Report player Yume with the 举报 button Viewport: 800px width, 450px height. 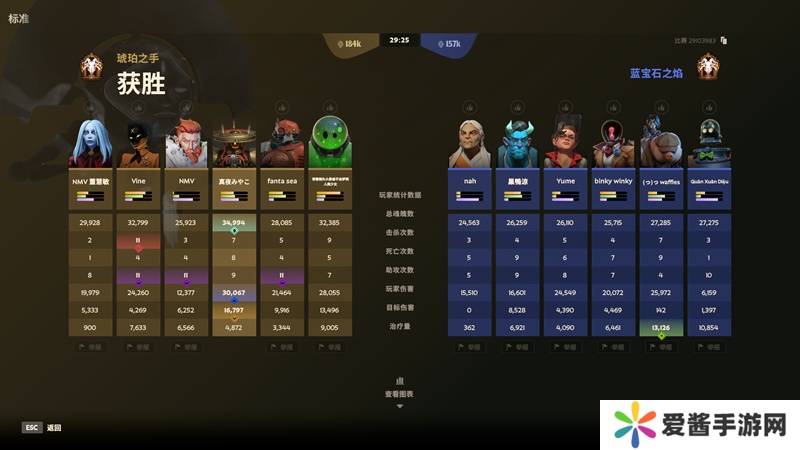coord(566,347)
